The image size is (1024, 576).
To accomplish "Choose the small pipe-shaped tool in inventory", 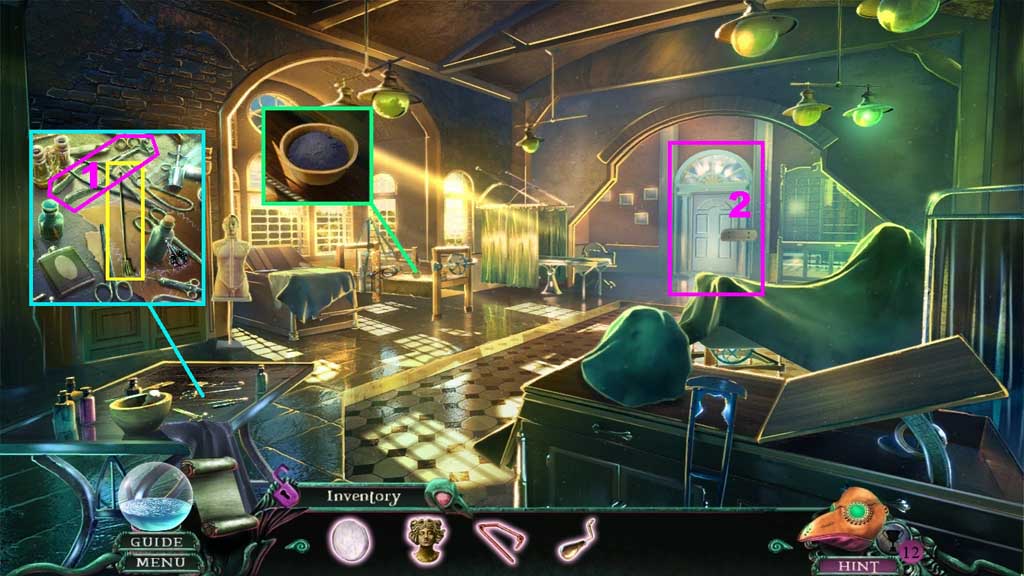I will pos(579,537).
